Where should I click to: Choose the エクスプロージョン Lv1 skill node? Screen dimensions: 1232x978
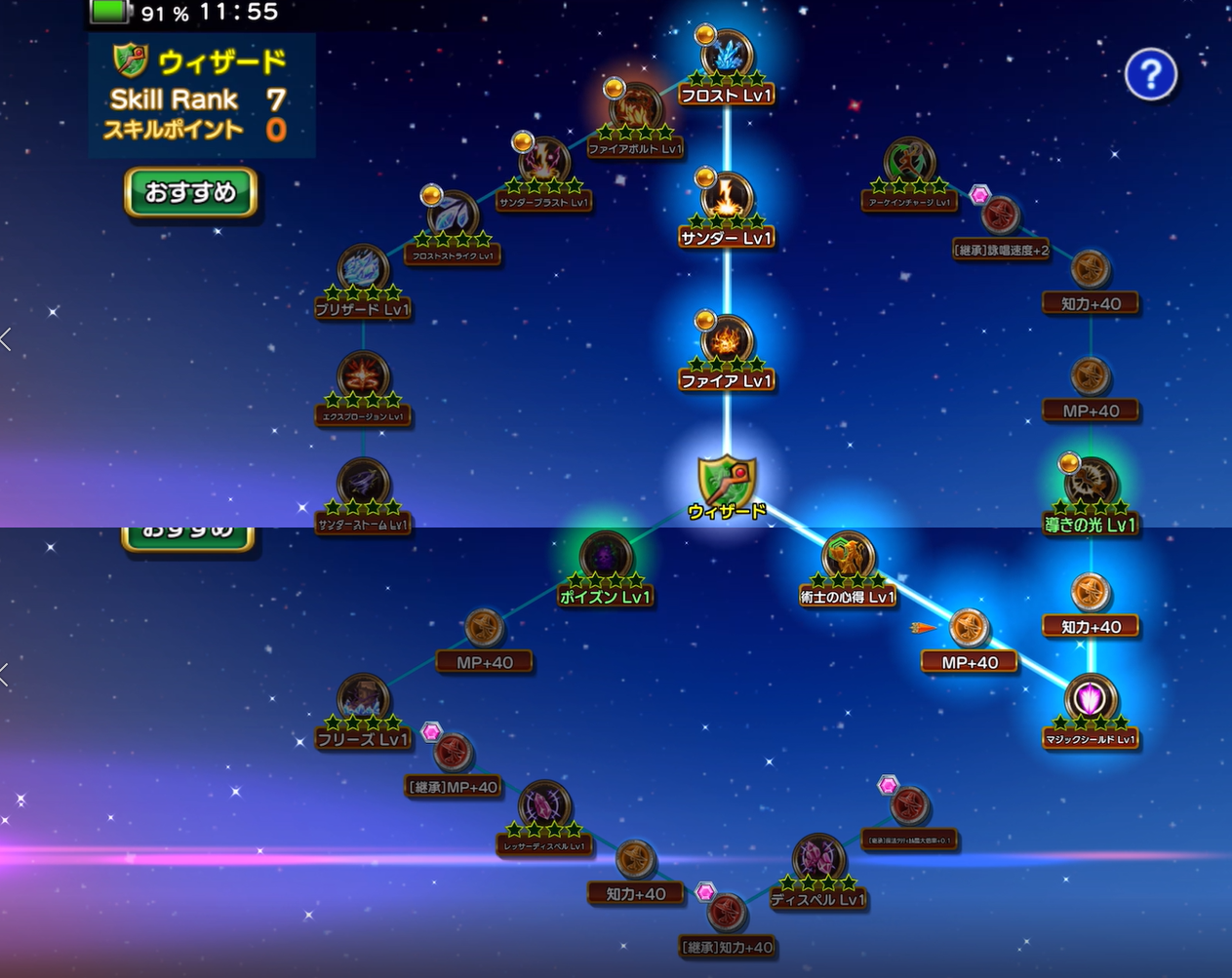363,376
